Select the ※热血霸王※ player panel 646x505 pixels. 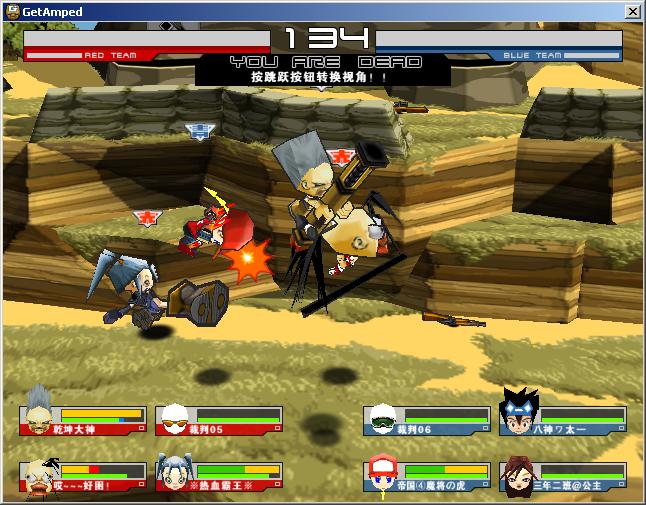point(220,476)
